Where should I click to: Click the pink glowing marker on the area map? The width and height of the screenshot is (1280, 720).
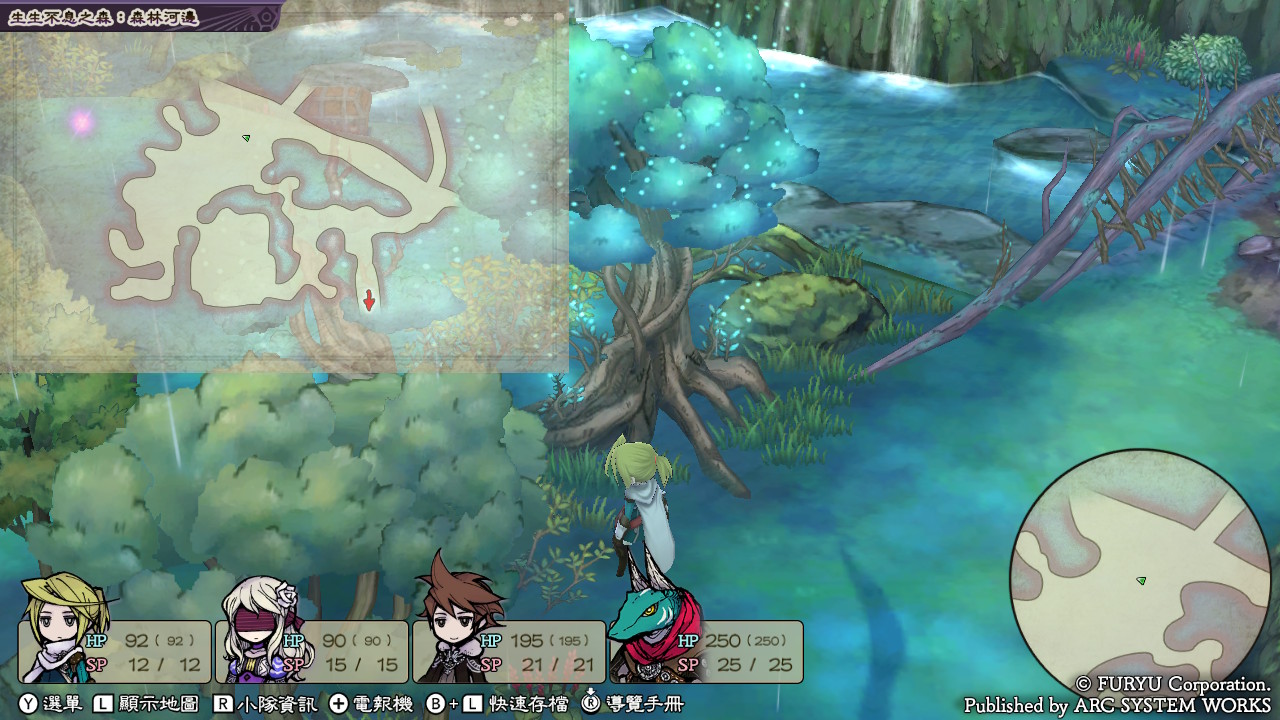[81, 123]
